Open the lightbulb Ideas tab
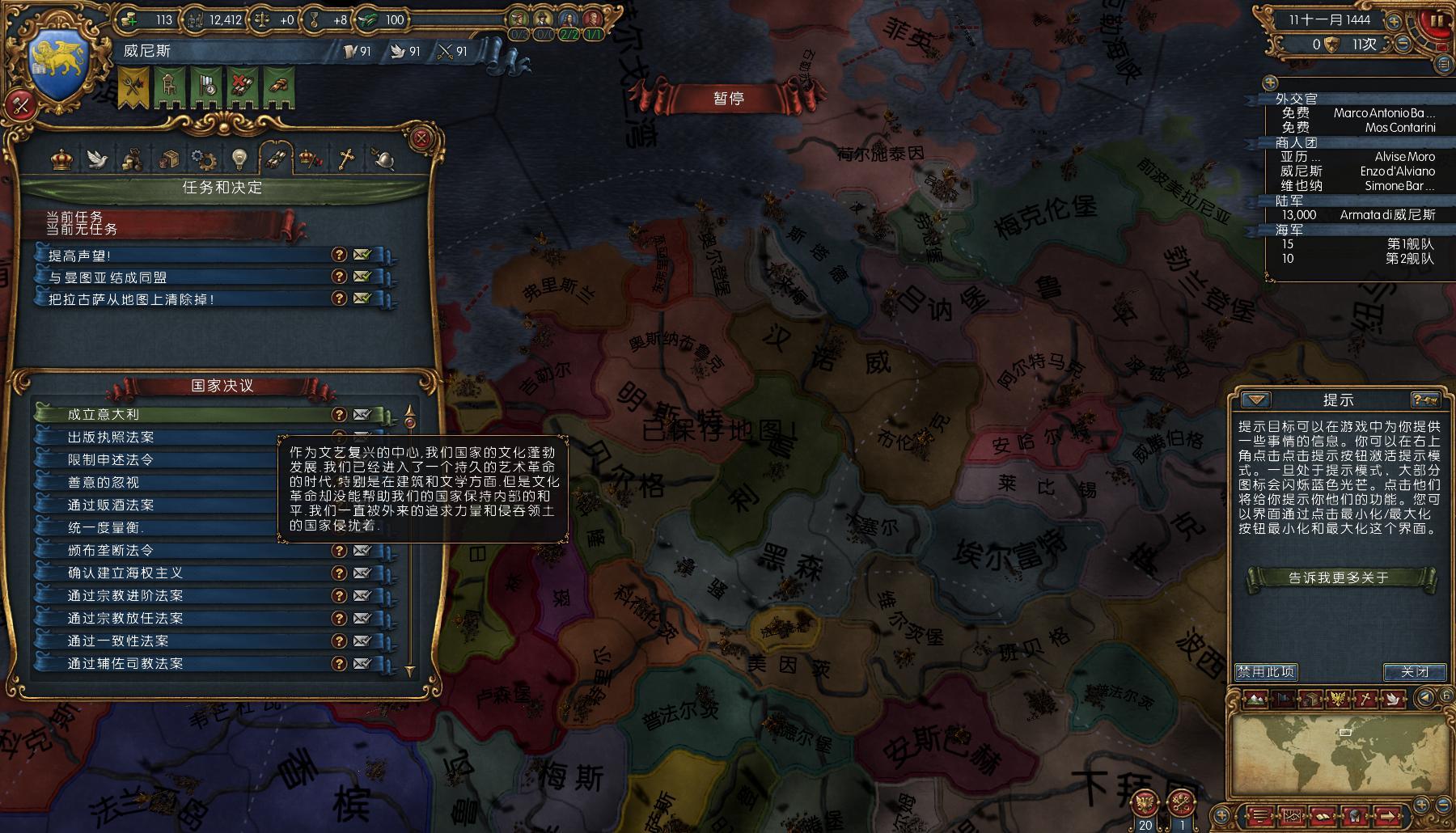The width and height of the screenshot is (1456, 833). [239, 159]
